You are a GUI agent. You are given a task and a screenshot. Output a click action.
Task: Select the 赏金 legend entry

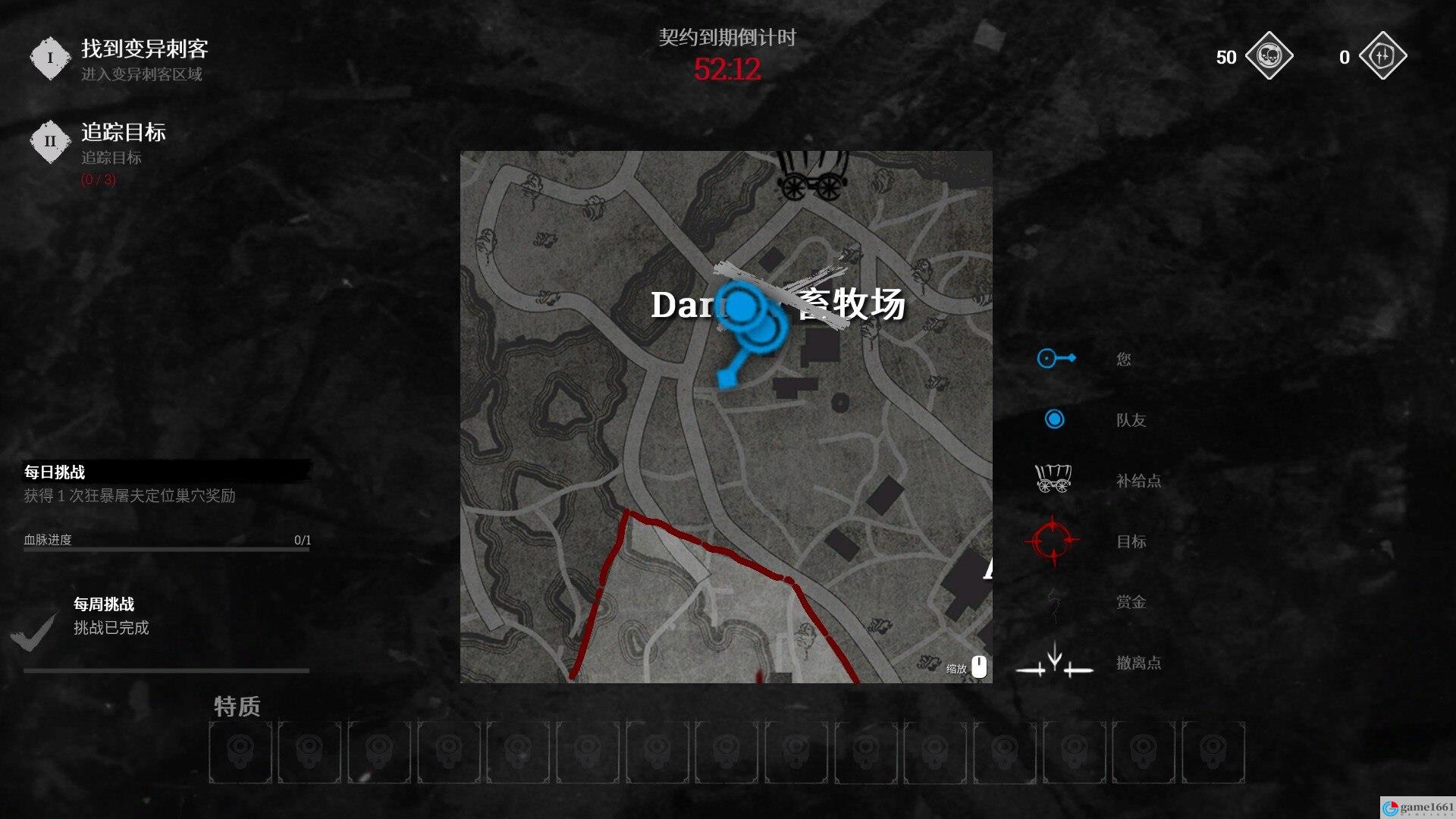coord(1130,602)
